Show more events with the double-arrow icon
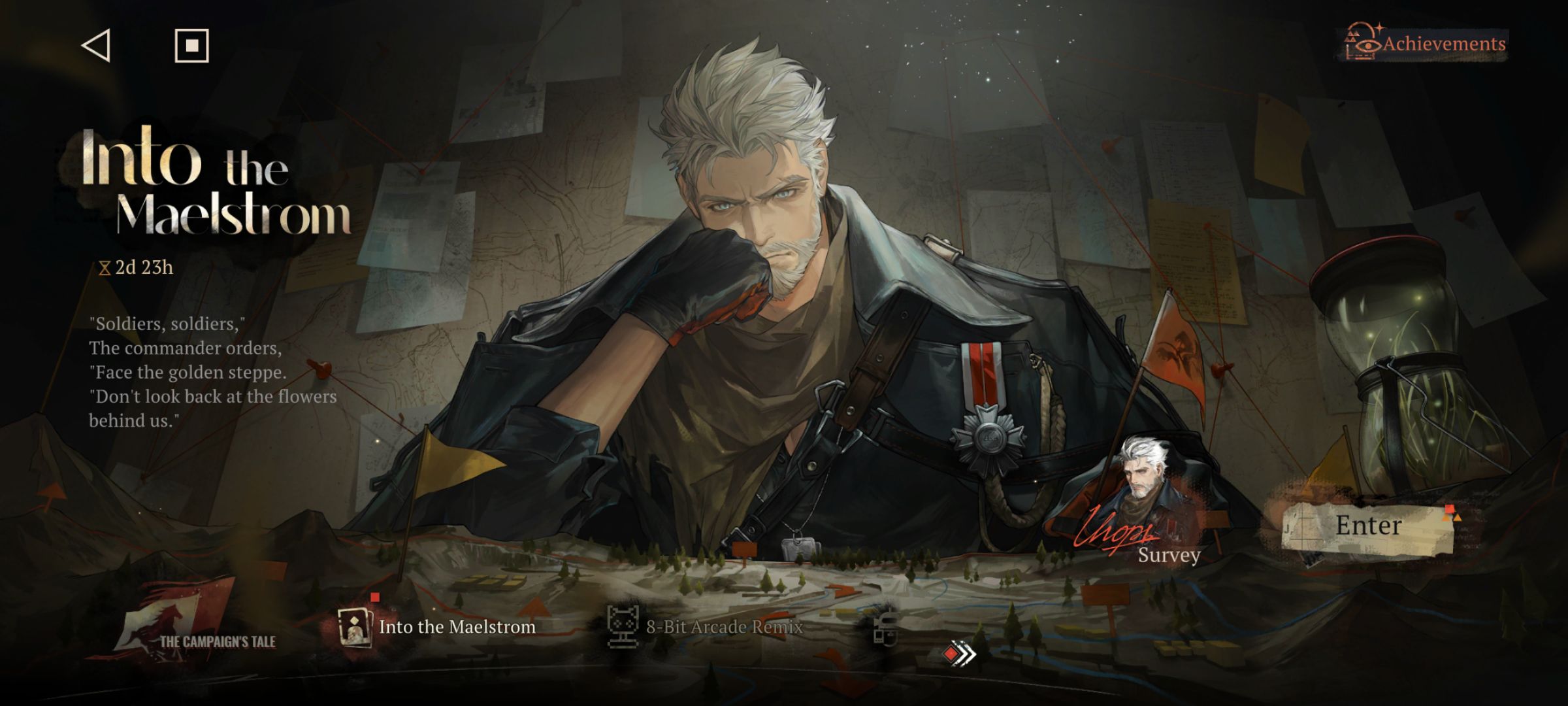Screen dimensions: 1568x706 click(x=960, y=653)
